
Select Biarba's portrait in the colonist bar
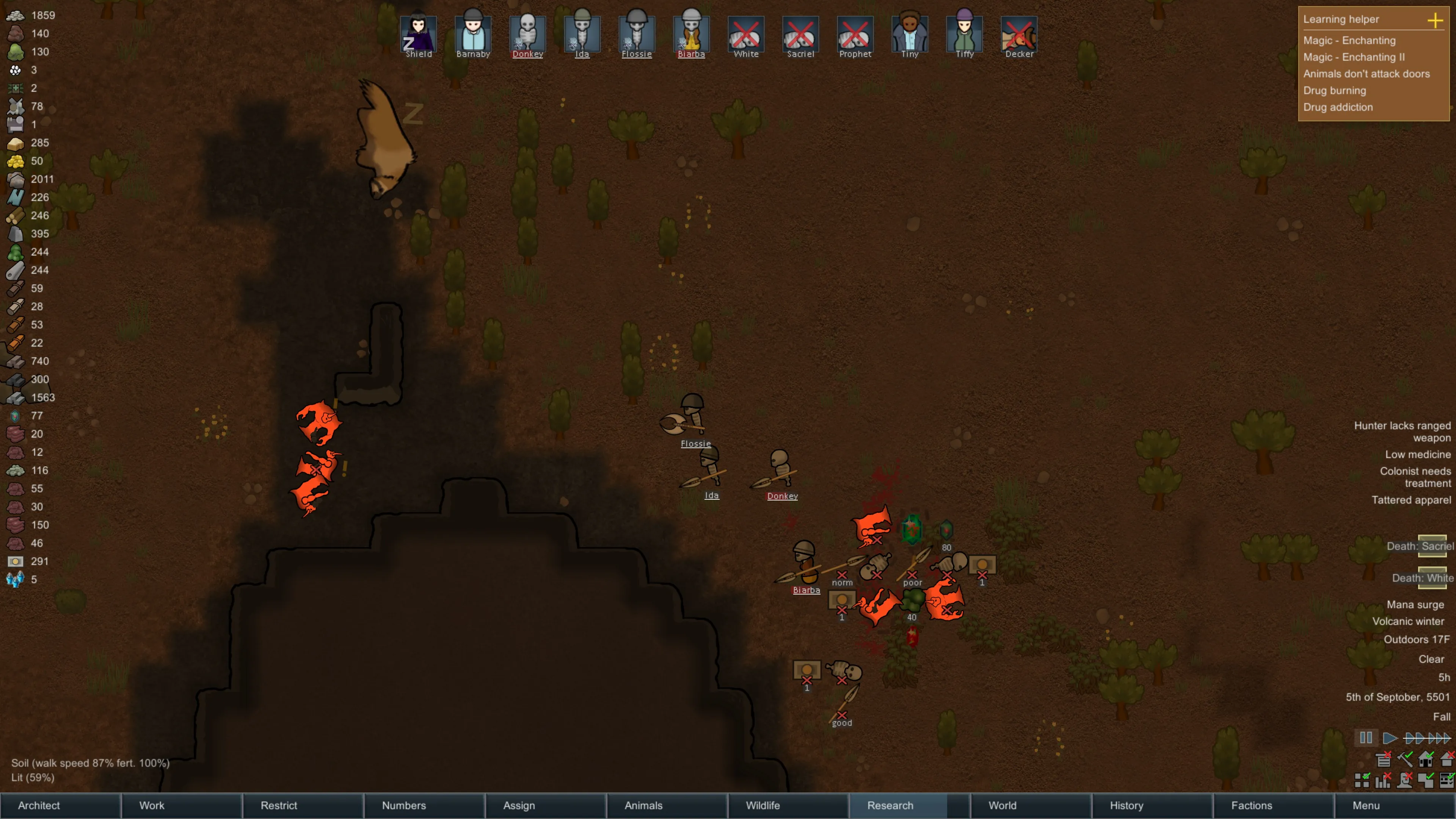point(691,34)
